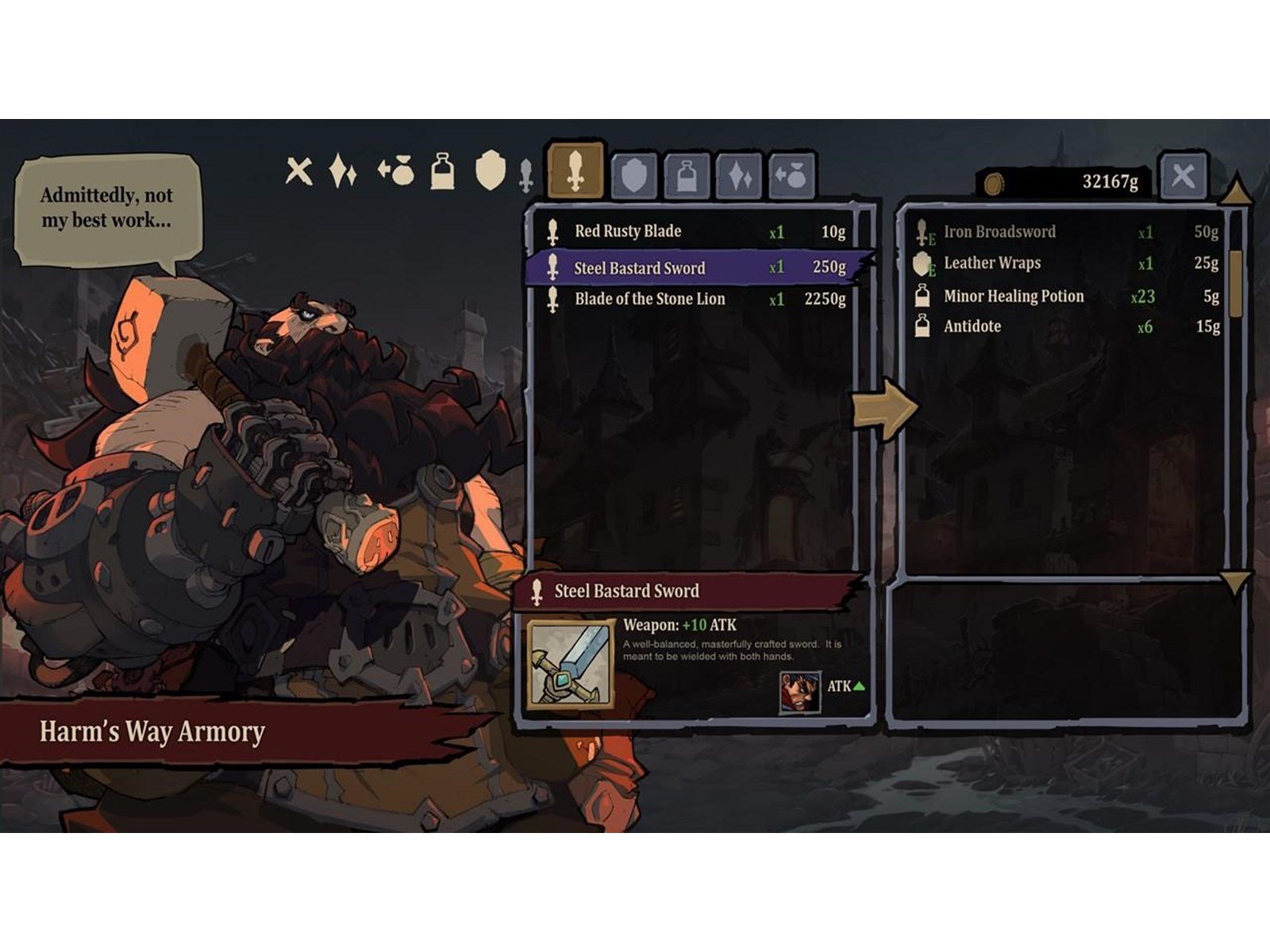The width and height of the screenshot is (1270, 952).
Task: Switch to the pouch with arrow tab
Action: coord(792,176)
